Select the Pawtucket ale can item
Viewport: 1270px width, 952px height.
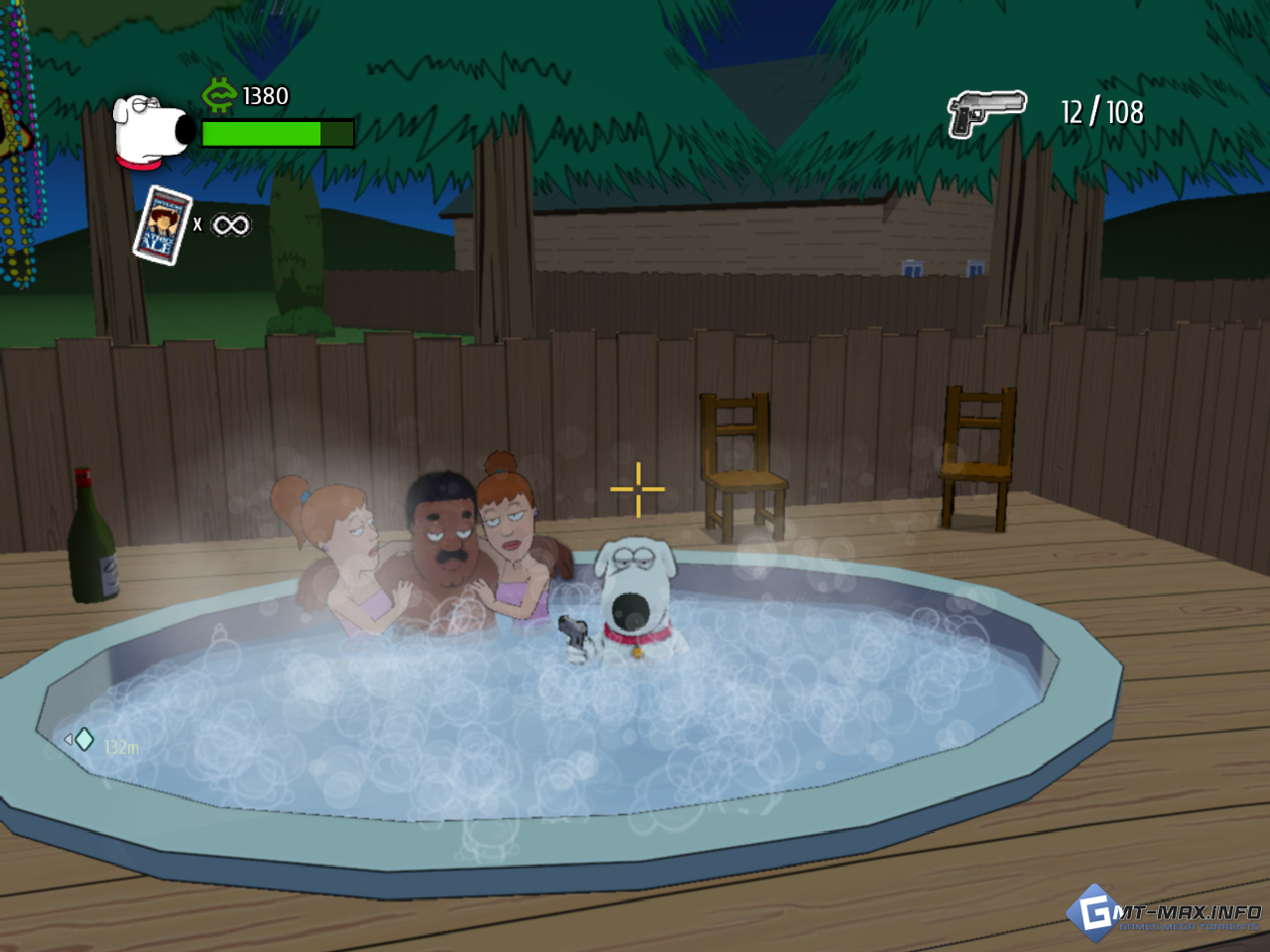click(162, 225)
